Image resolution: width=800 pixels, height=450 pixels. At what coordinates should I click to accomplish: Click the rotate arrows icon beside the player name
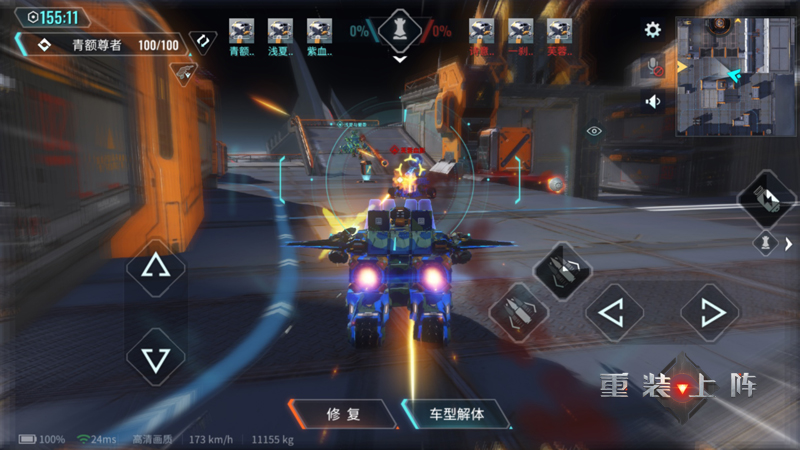[x=203, y=41]
